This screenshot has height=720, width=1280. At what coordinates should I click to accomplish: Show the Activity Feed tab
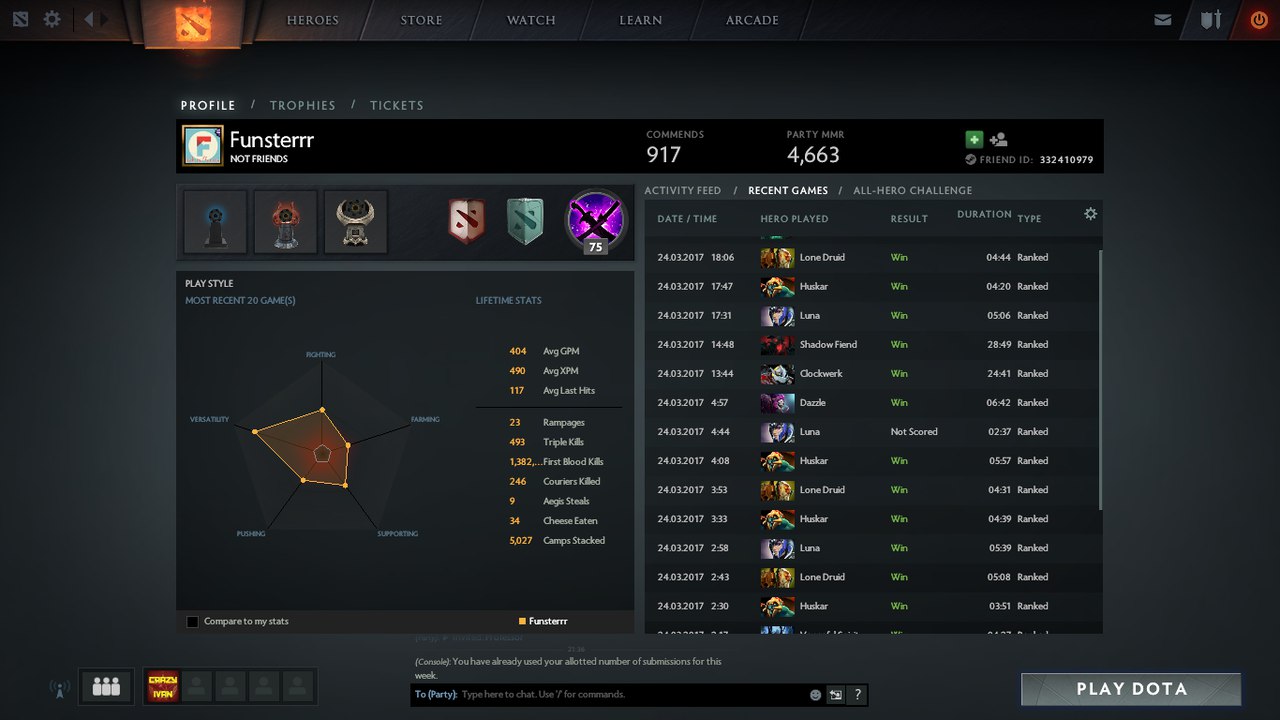pos(682,190)
